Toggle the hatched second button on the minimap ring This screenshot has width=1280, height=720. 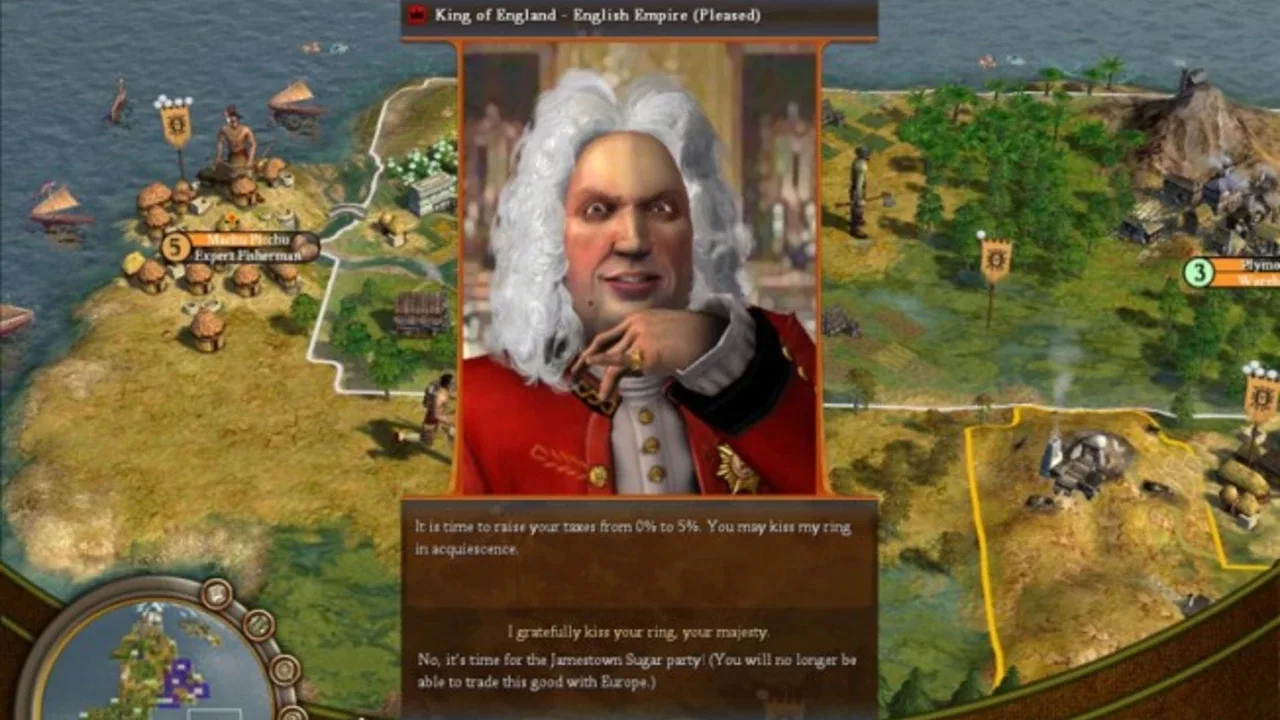[257, 626]
